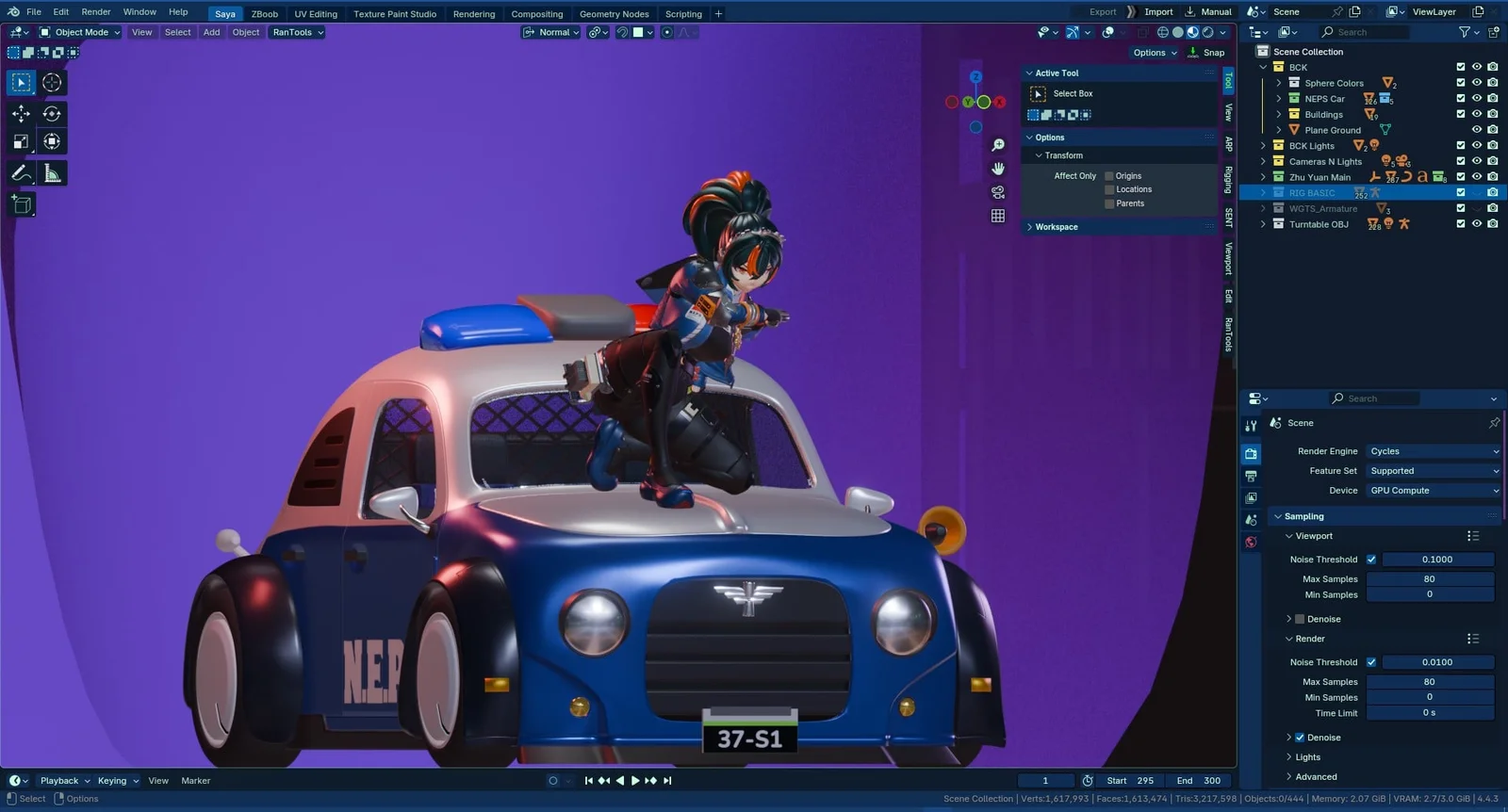
Task: Toggle camera render visibility of Turntable OBJ
Action: [1492, 223]
